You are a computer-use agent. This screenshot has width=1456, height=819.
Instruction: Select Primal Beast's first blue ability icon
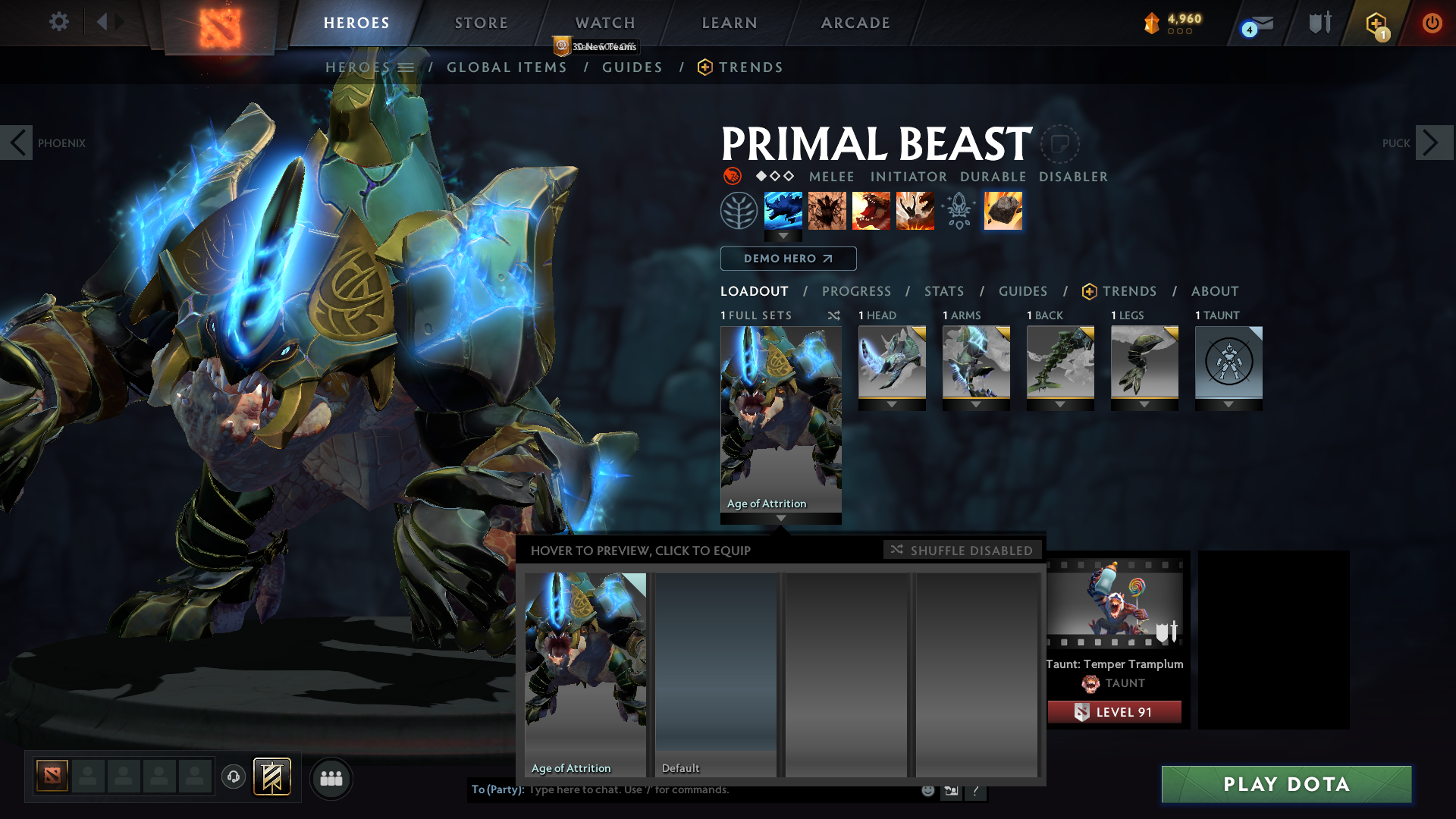click(x=783, y=211)
